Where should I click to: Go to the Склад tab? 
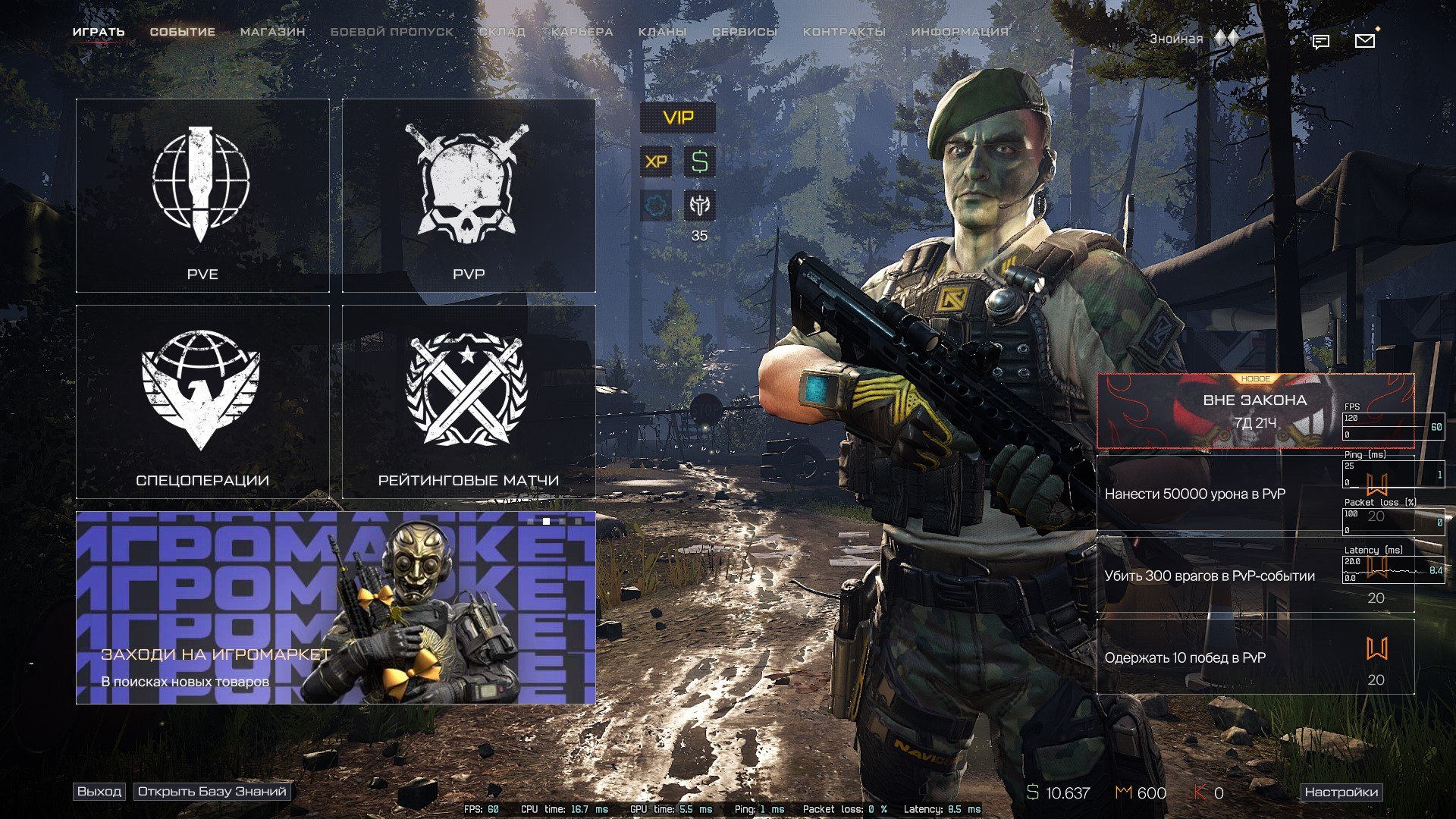coord(502,32)
